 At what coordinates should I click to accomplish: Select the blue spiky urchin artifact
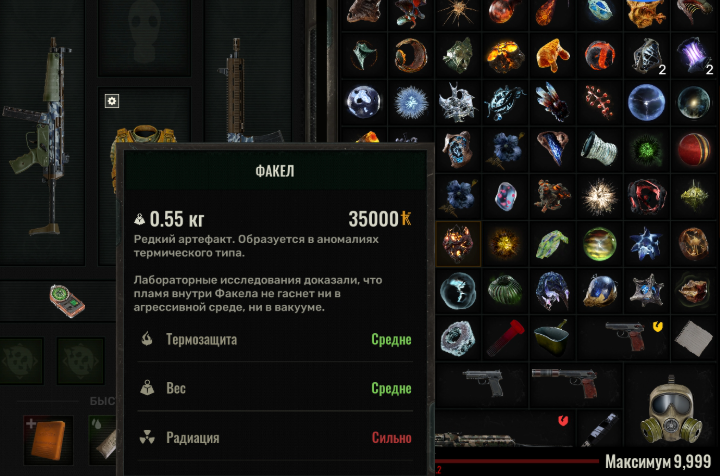click(x=411, y=102)
